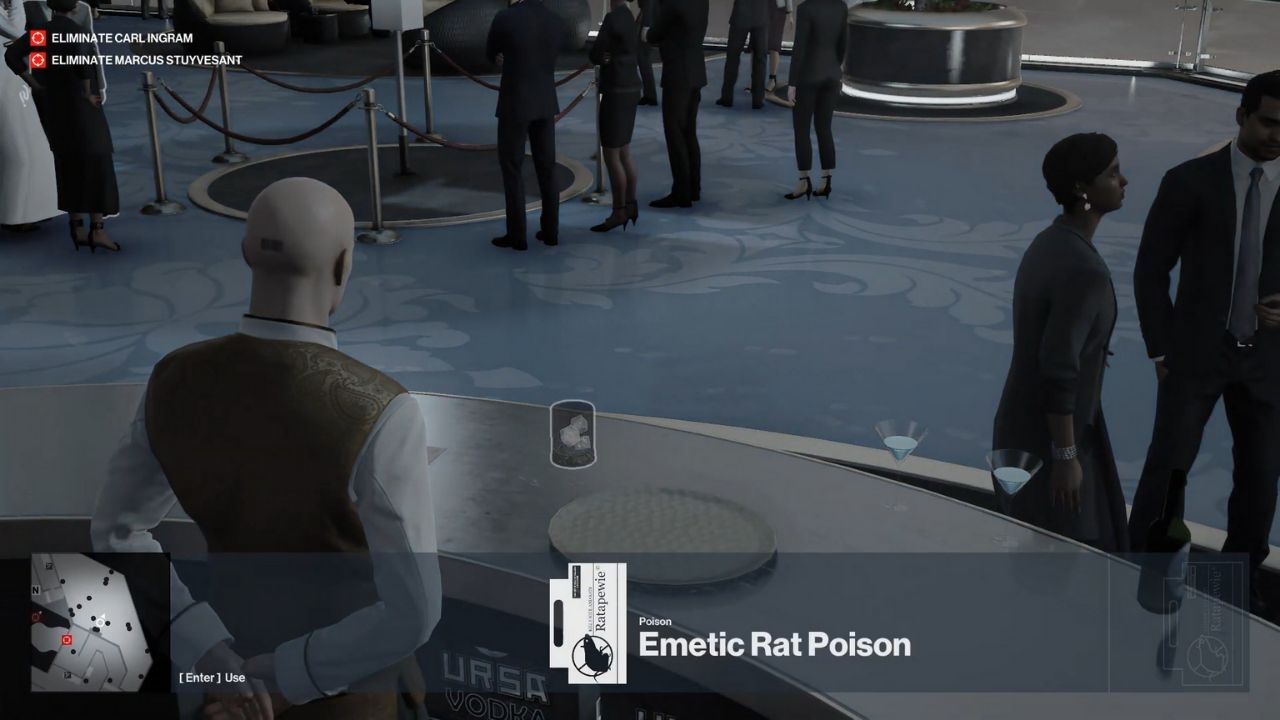The height and width of the screenshot is (720, 1280).
Task: Click the rat silhouette logo on the Ratapewie label
Action: [x=592, y=653]
